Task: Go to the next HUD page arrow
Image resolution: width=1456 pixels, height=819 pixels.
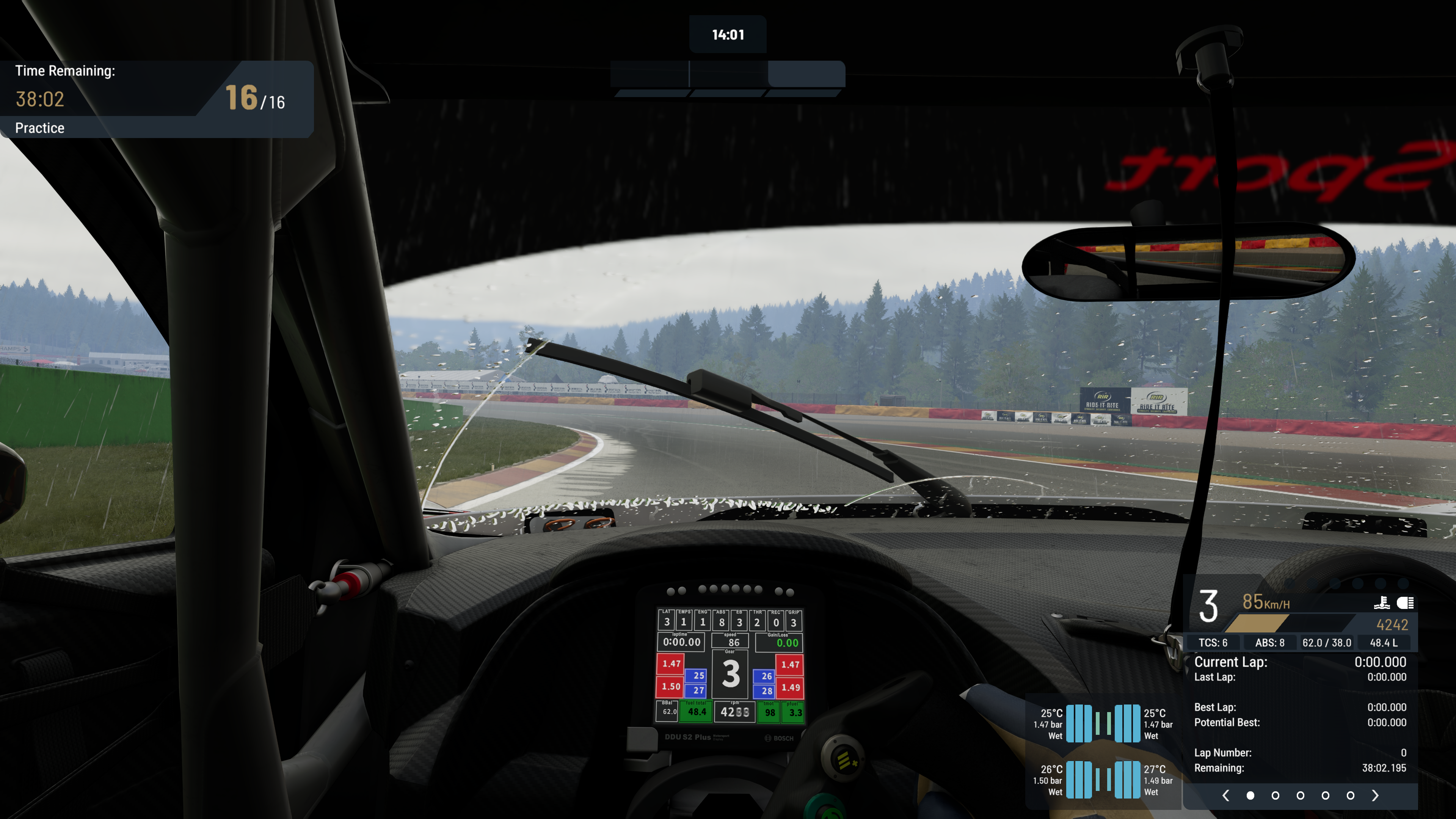Action: pyautogui.click(x=1375, y=795)
